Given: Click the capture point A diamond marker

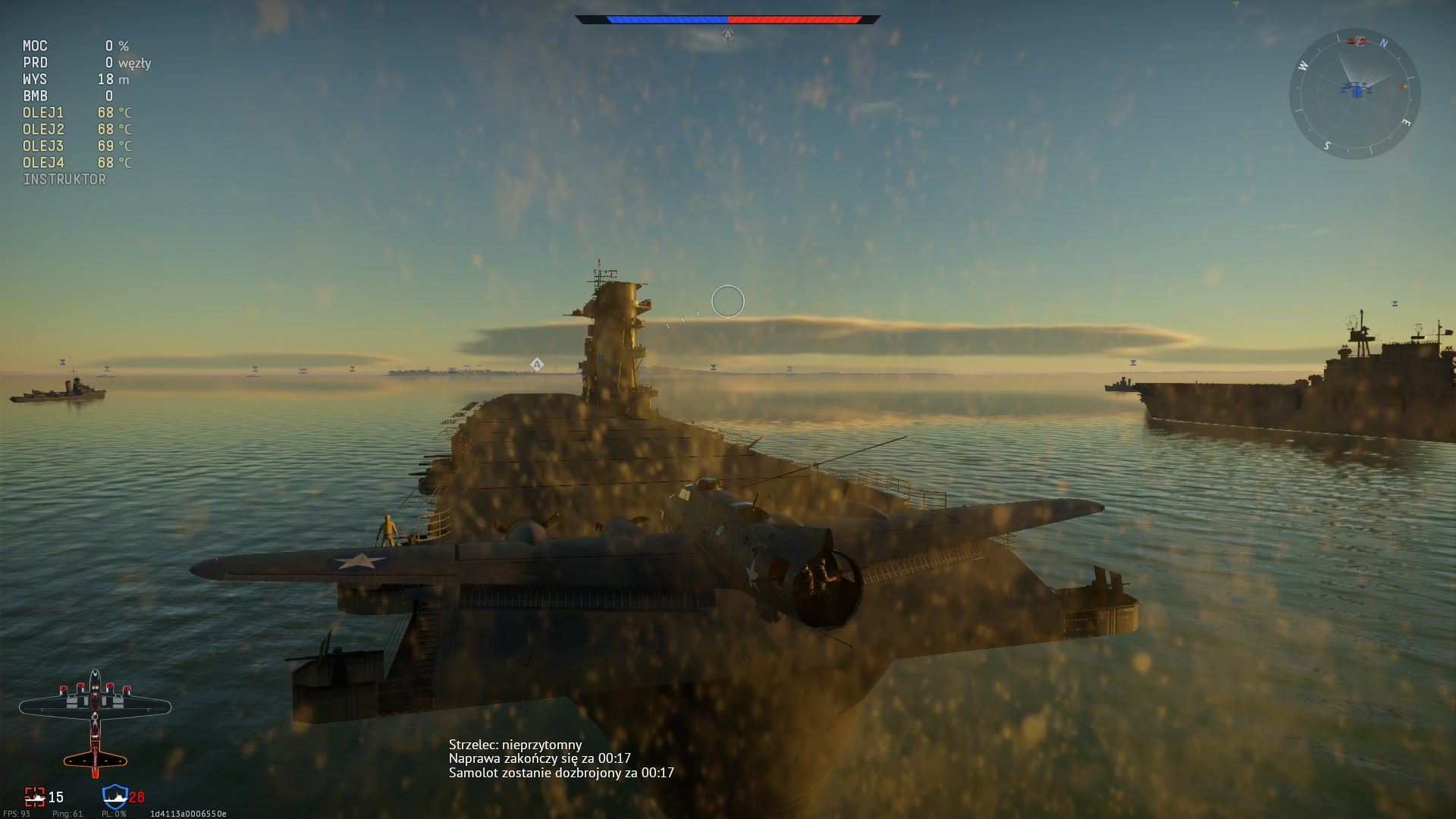Looking at the screenshot, I should click(537, 365).
